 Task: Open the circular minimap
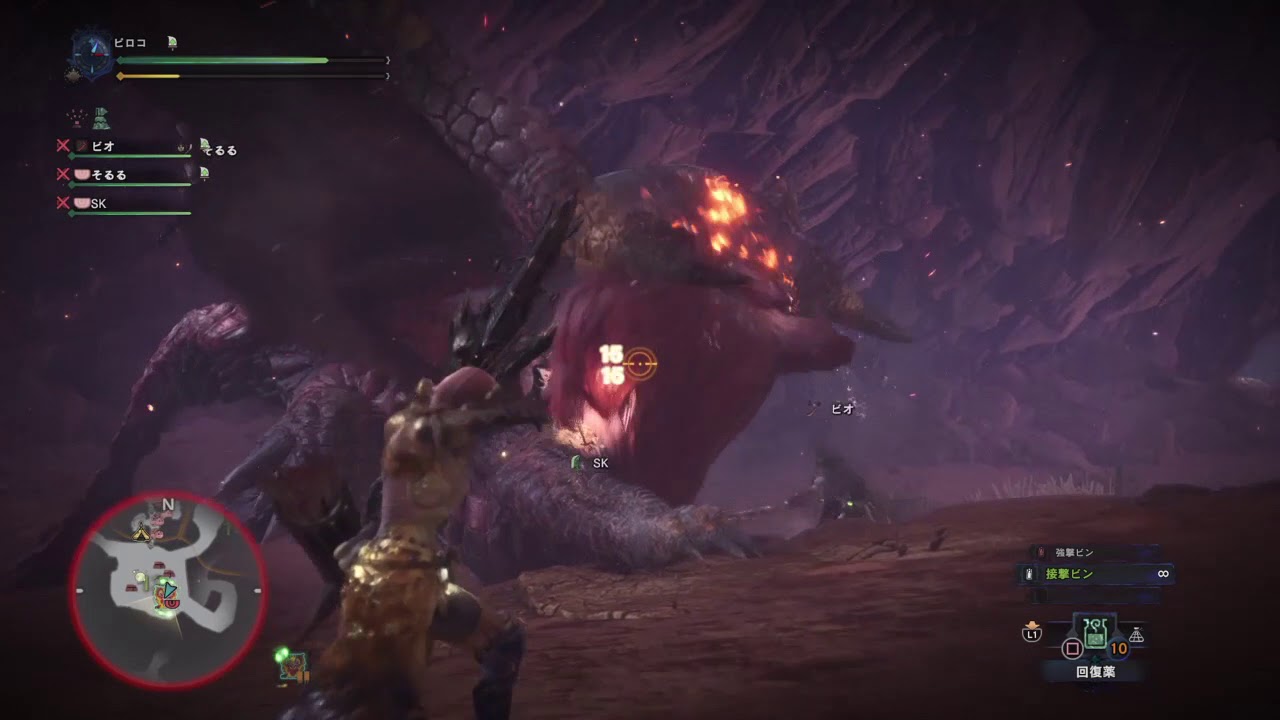168,590
